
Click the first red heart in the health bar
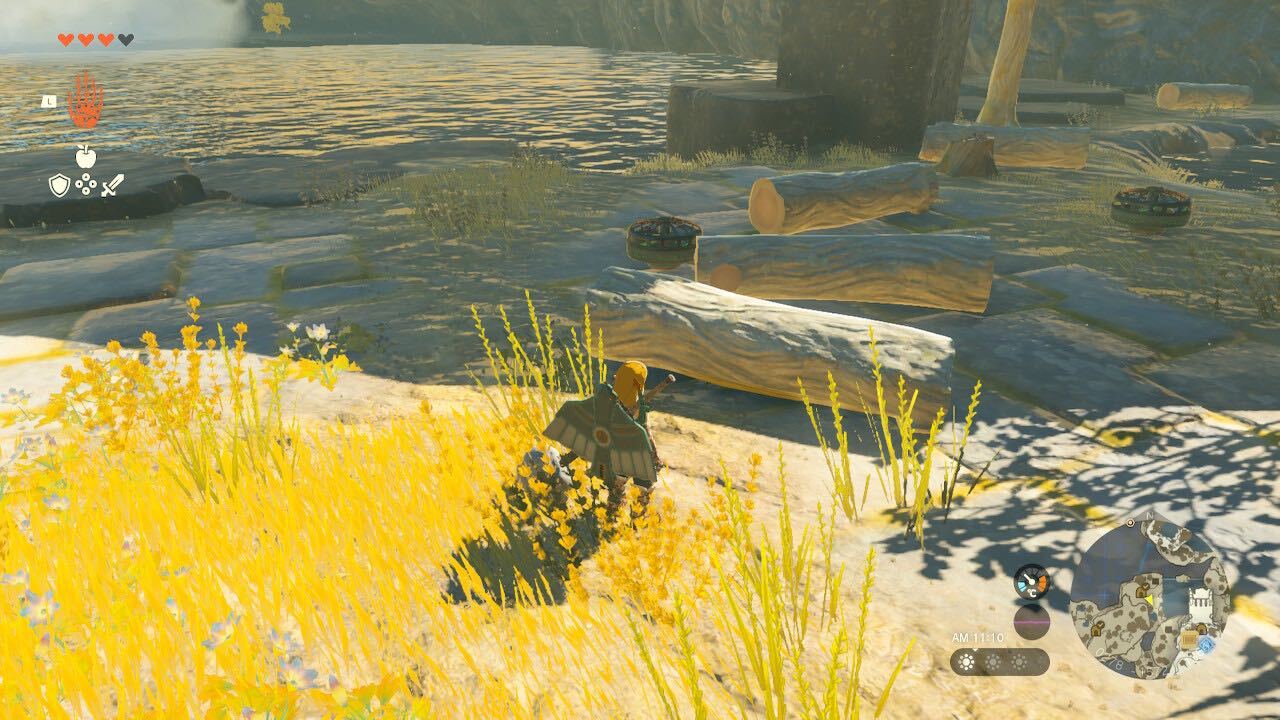pos(64,37)
